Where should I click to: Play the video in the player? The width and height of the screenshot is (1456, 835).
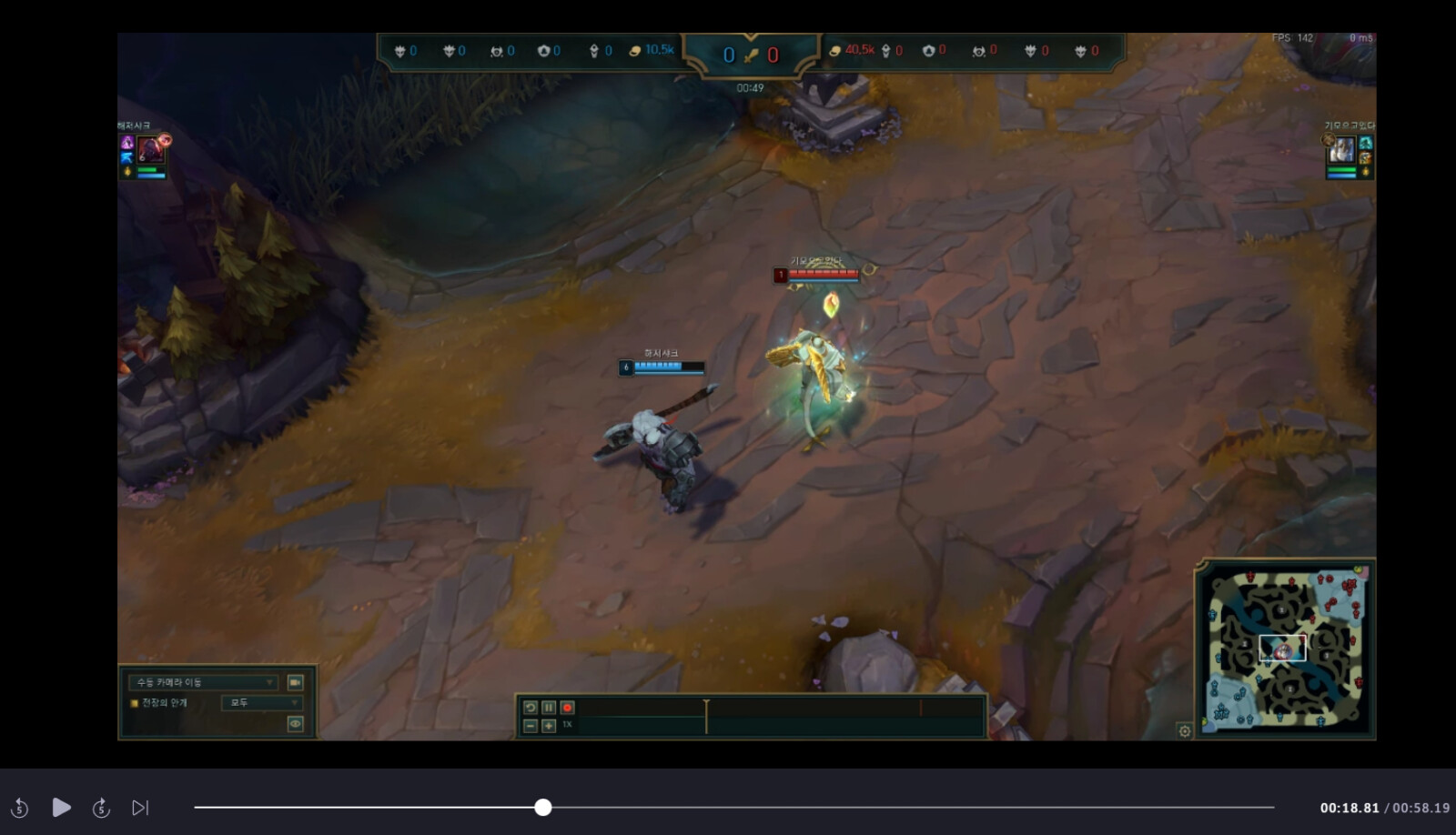coord(61,808)
